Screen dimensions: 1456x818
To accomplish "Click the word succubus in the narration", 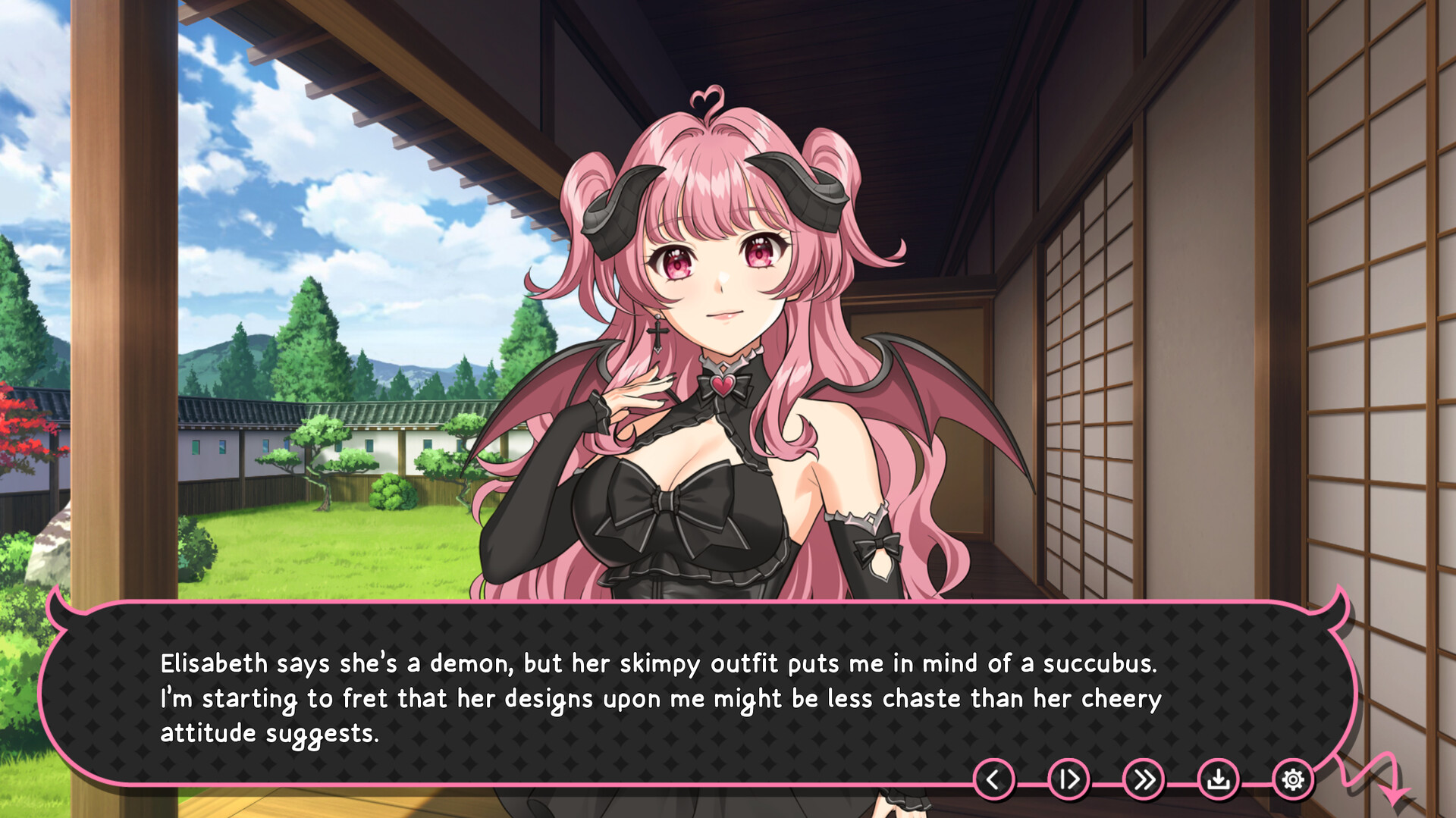I will coord(1098,664).
